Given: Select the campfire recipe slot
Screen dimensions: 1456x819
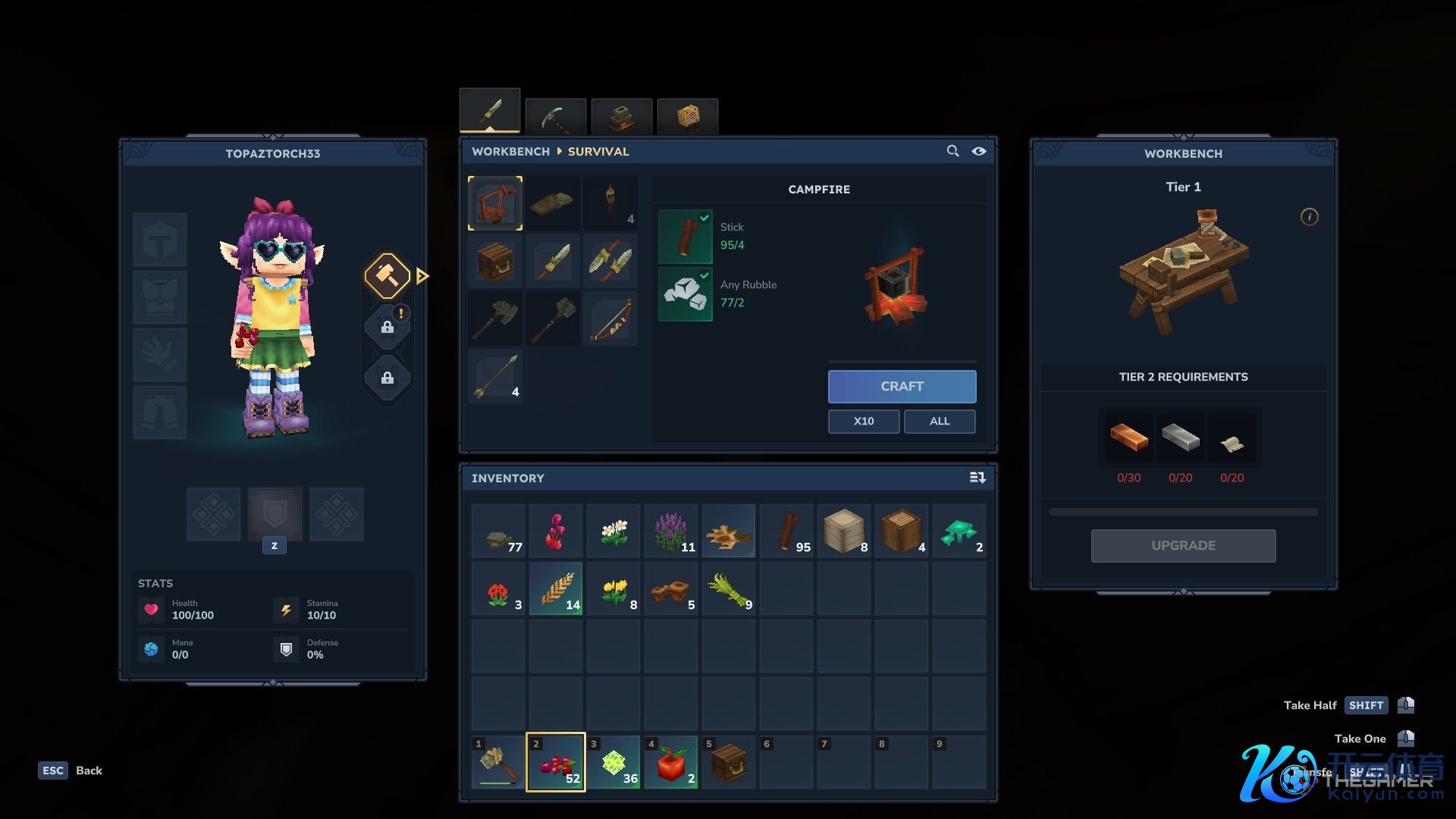Looking at the screenshot, I should 495,203.
